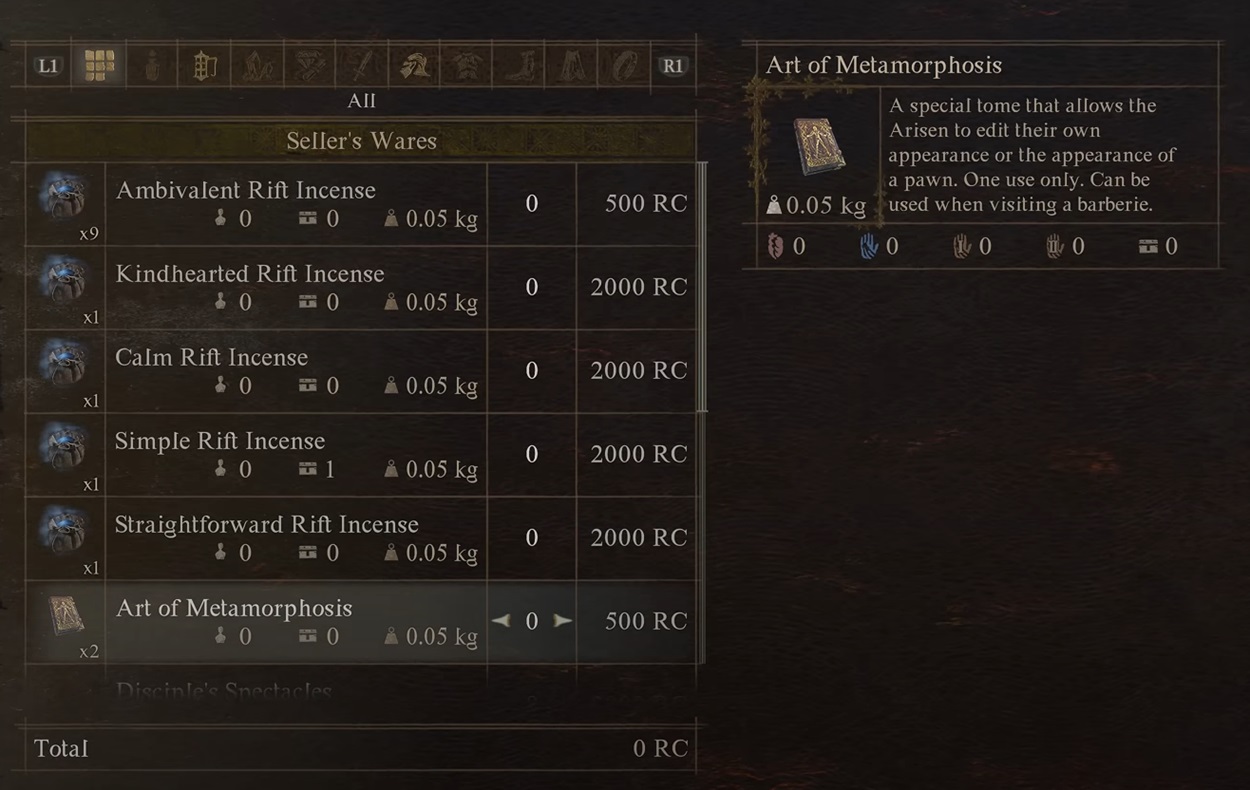Screen dimensions: 1250x790
Task: Decrease Art of Metamorphosis quantity with left arrow
Action: tap(501, 621)
